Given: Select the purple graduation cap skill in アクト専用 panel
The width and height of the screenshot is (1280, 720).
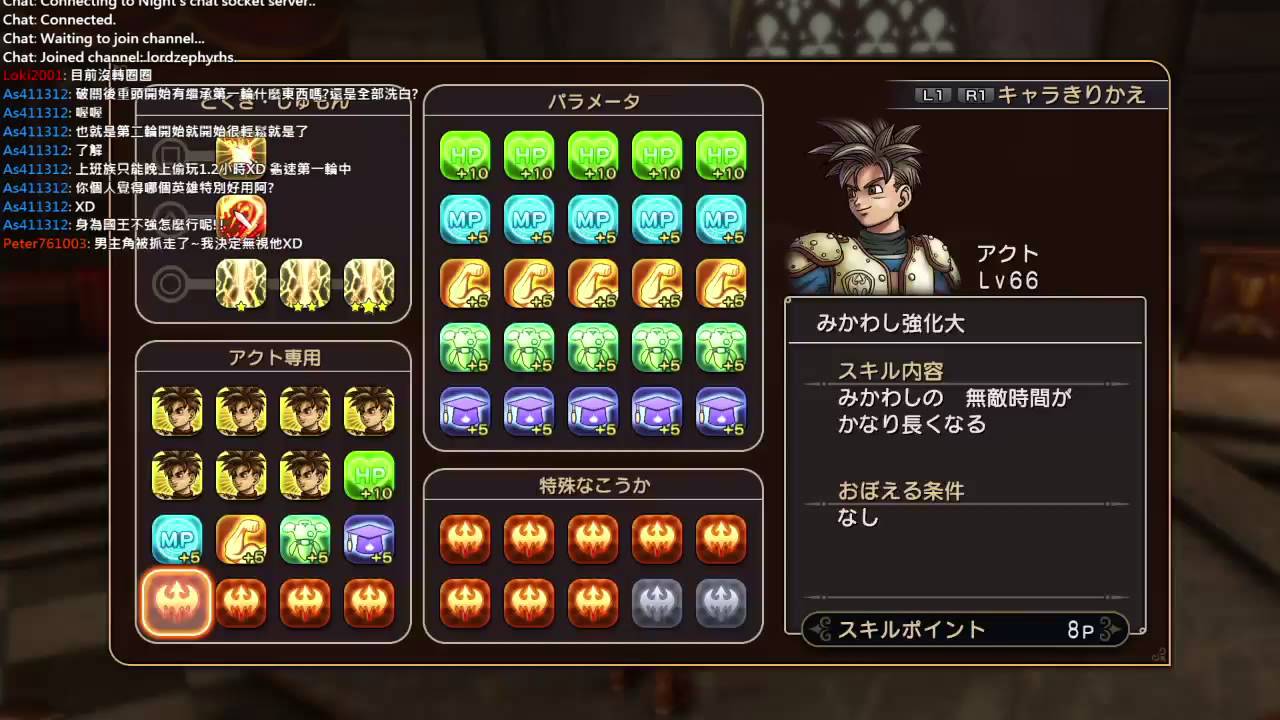Looking at the screenshot, I should (369, 540).
